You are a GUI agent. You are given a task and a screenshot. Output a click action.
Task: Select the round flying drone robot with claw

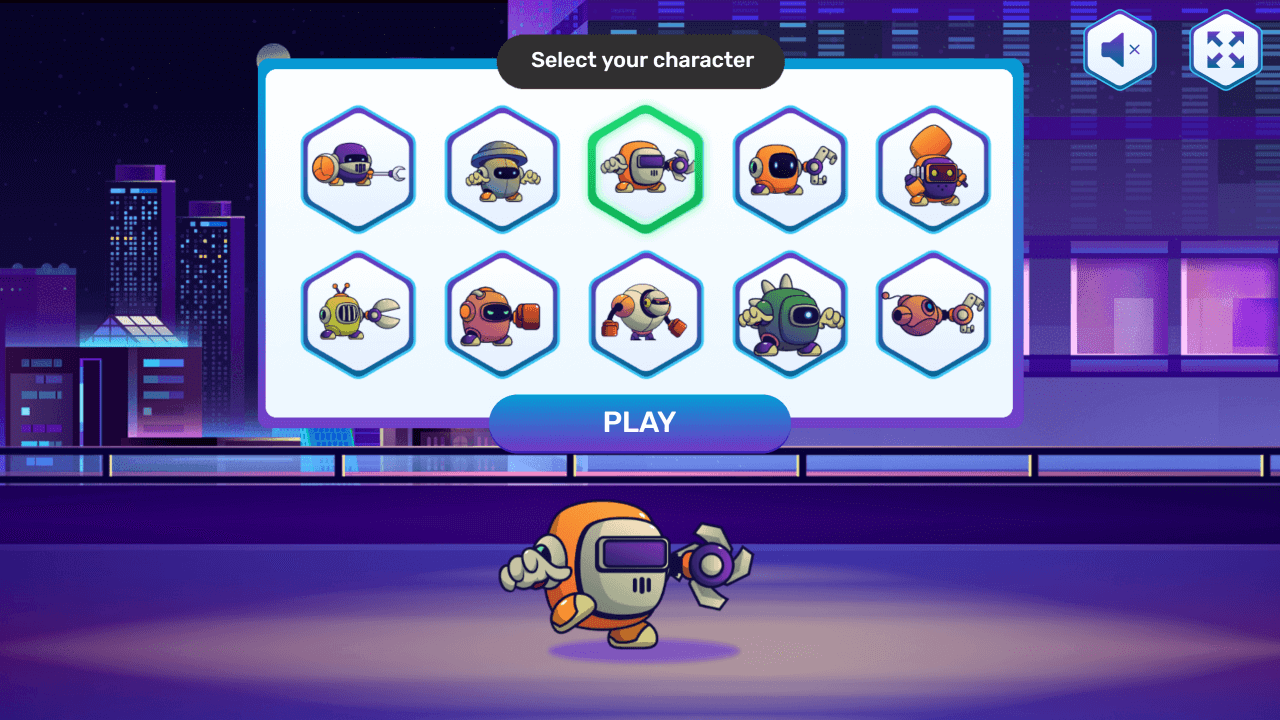(933, 315)
